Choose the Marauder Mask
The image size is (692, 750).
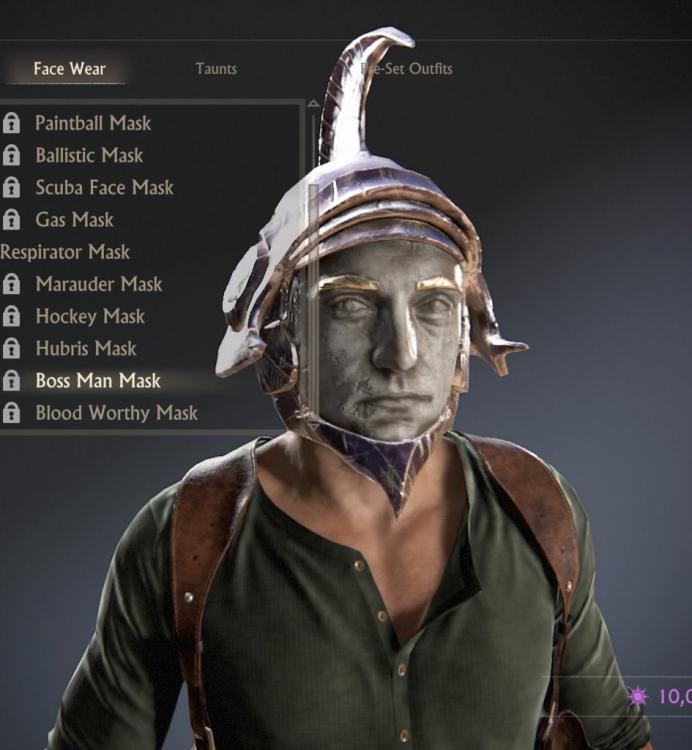[98, 284]
